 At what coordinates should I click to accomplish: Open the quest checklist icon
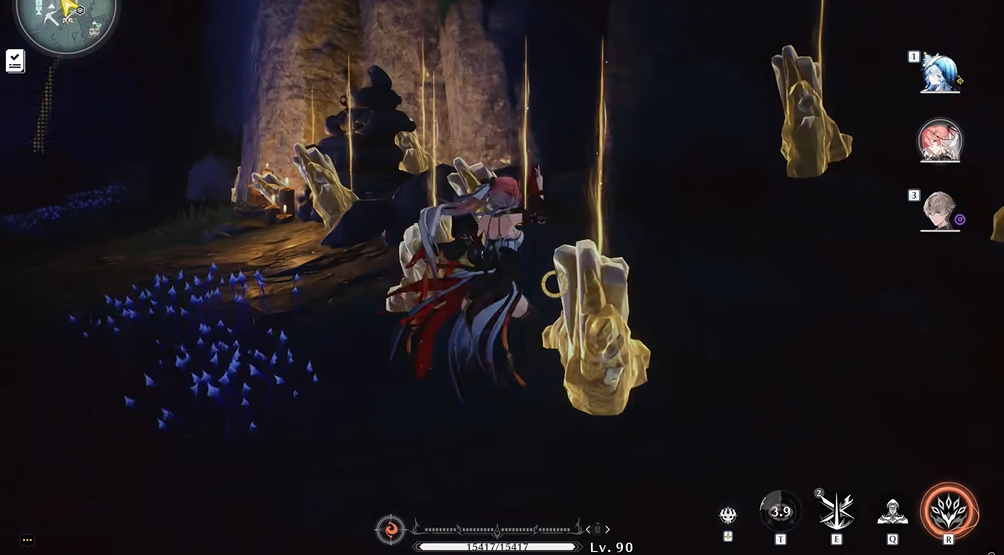[x=15, y=61]
